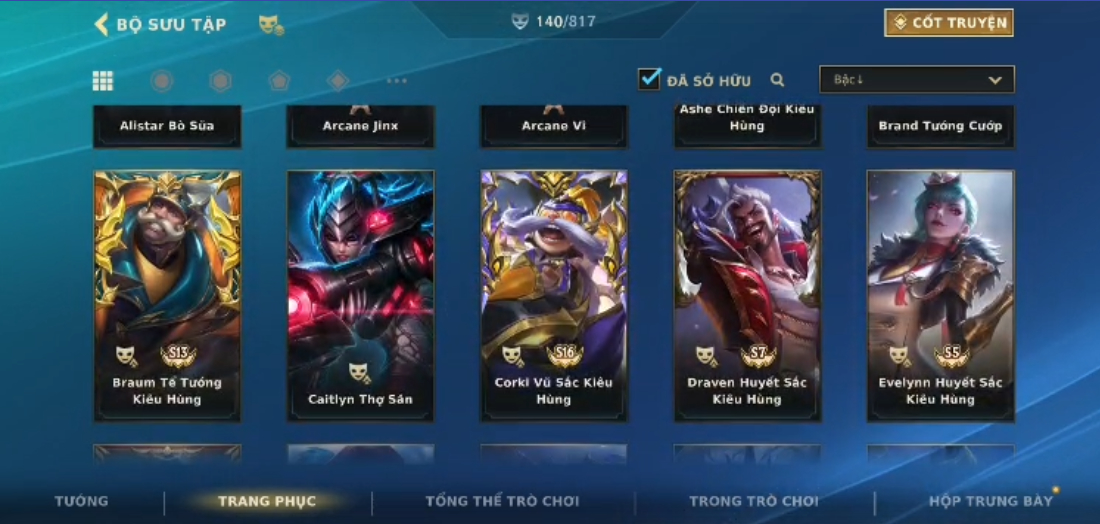
Task: Choose the Braum Tể Tướng Kiêu Hùng skin
Action: point(167,295)
